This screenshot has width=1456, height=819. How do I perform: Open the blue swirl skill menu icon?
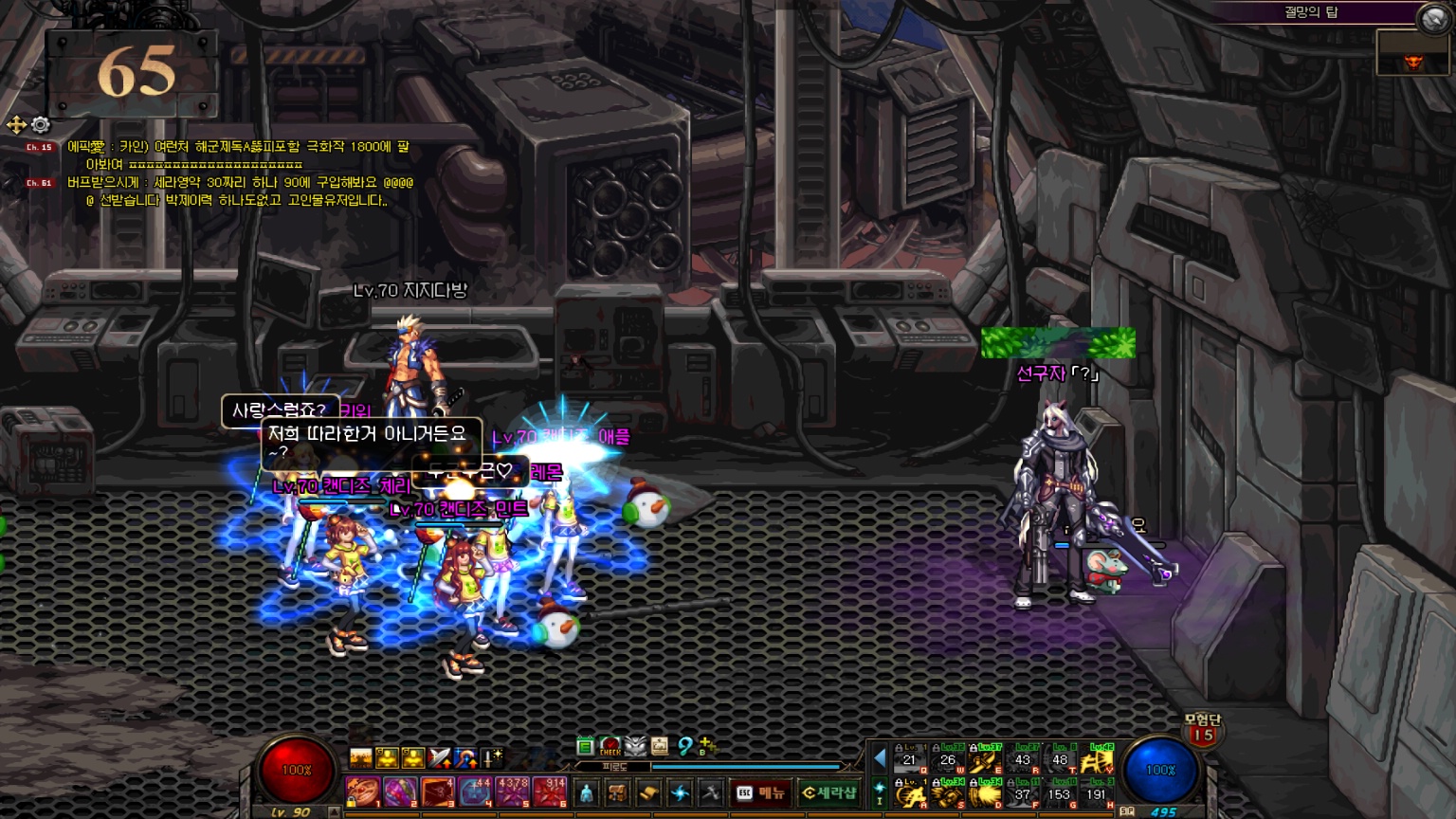[x=680, y=792]
